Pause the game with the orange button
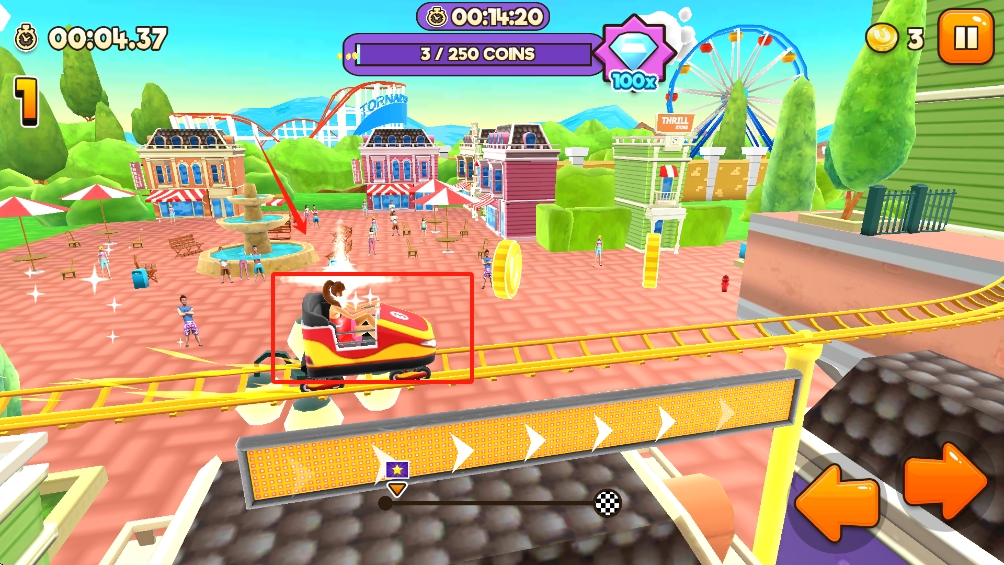Viewport: 1004px width, 565px height. pyautogui.click(x=966, y=37)
